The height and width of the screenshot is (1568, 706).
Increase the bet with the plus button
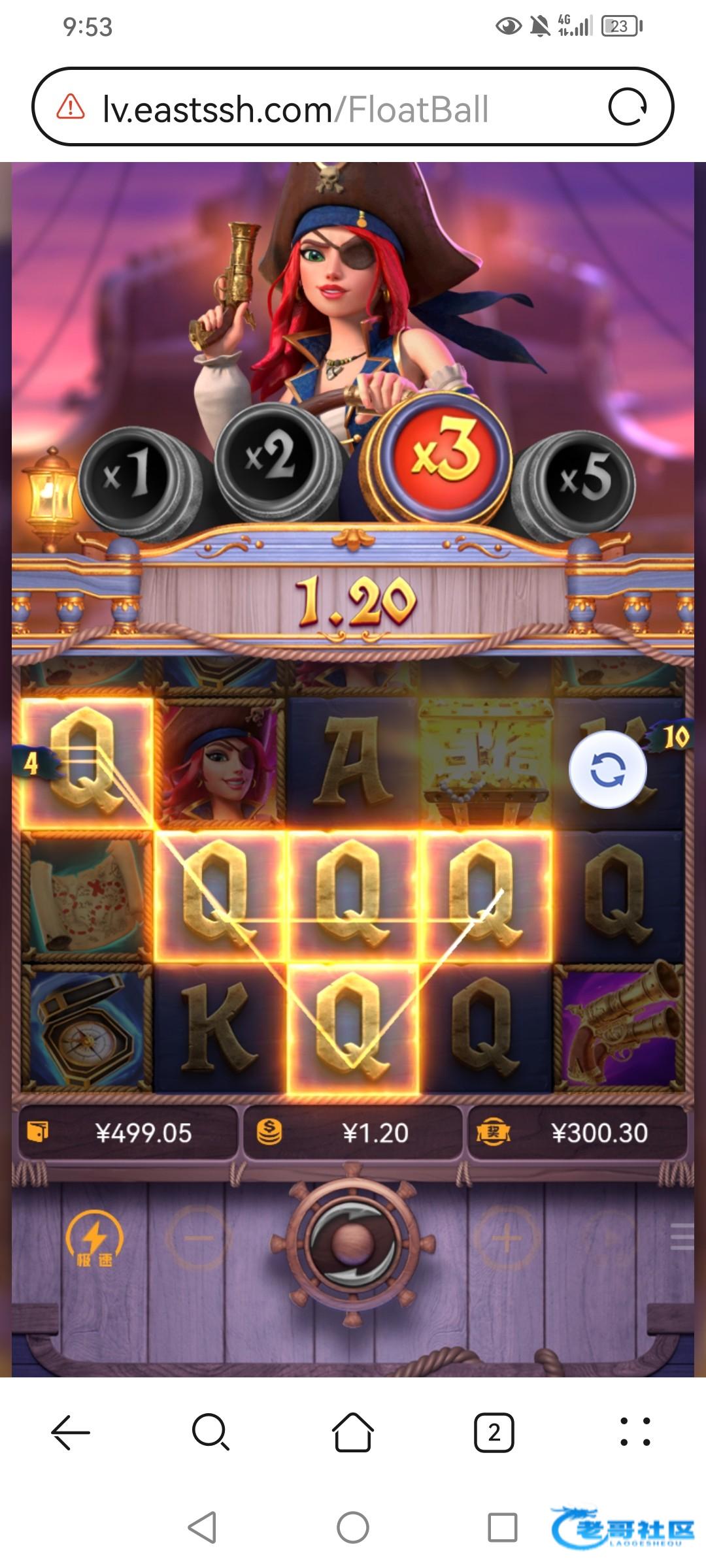pos(507,1237)
